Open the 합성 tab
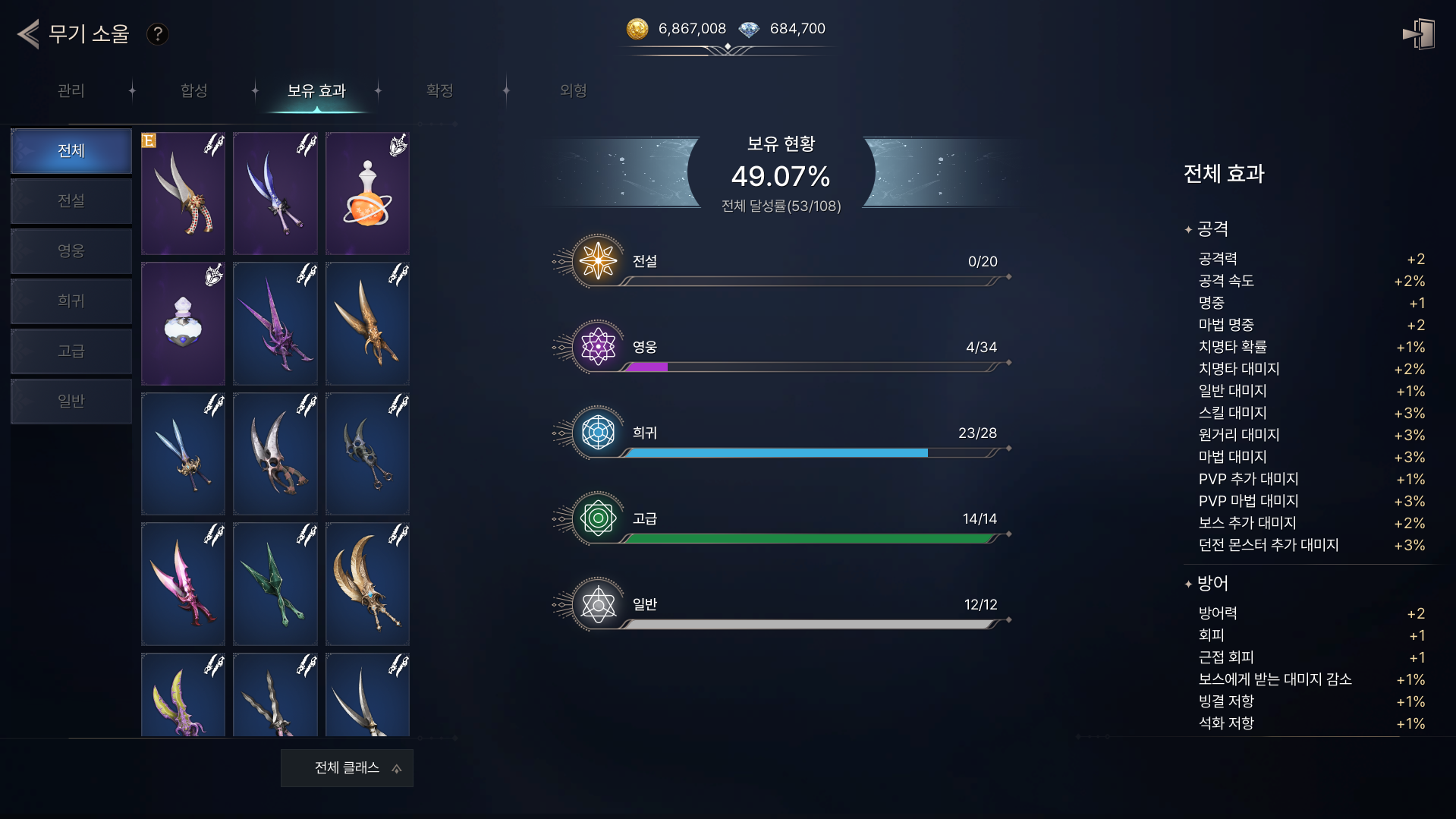 point(194,91)
